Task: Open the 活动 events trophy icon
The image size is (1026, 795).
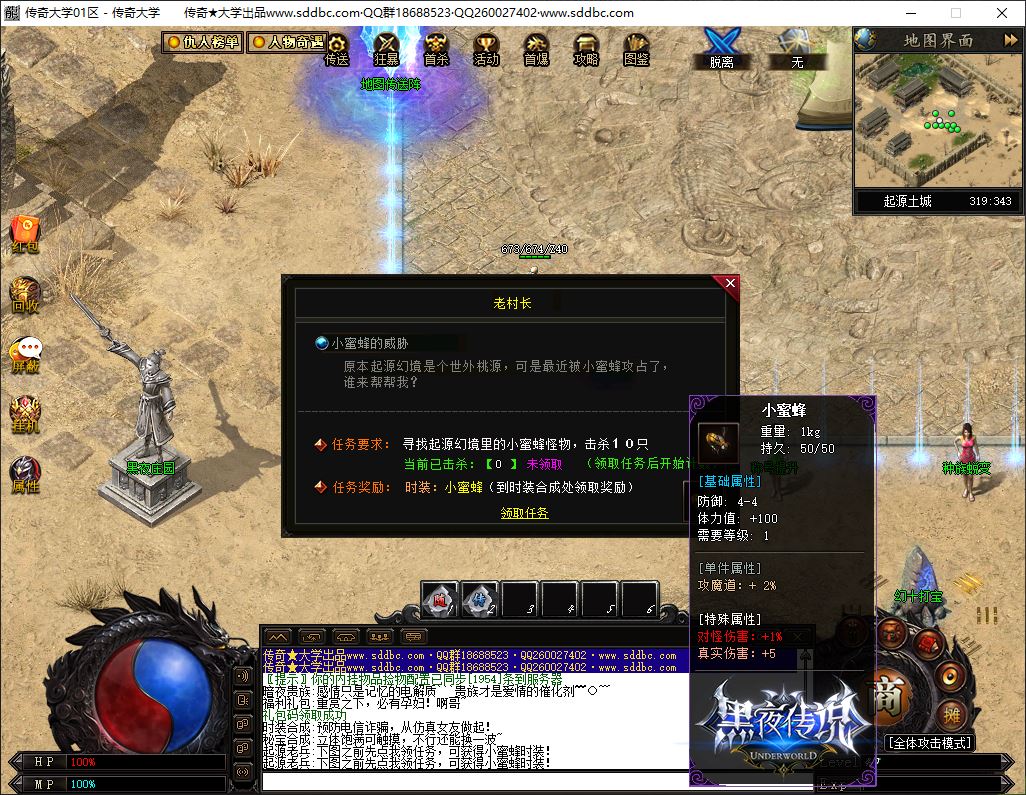Action: tap(486, 48)
